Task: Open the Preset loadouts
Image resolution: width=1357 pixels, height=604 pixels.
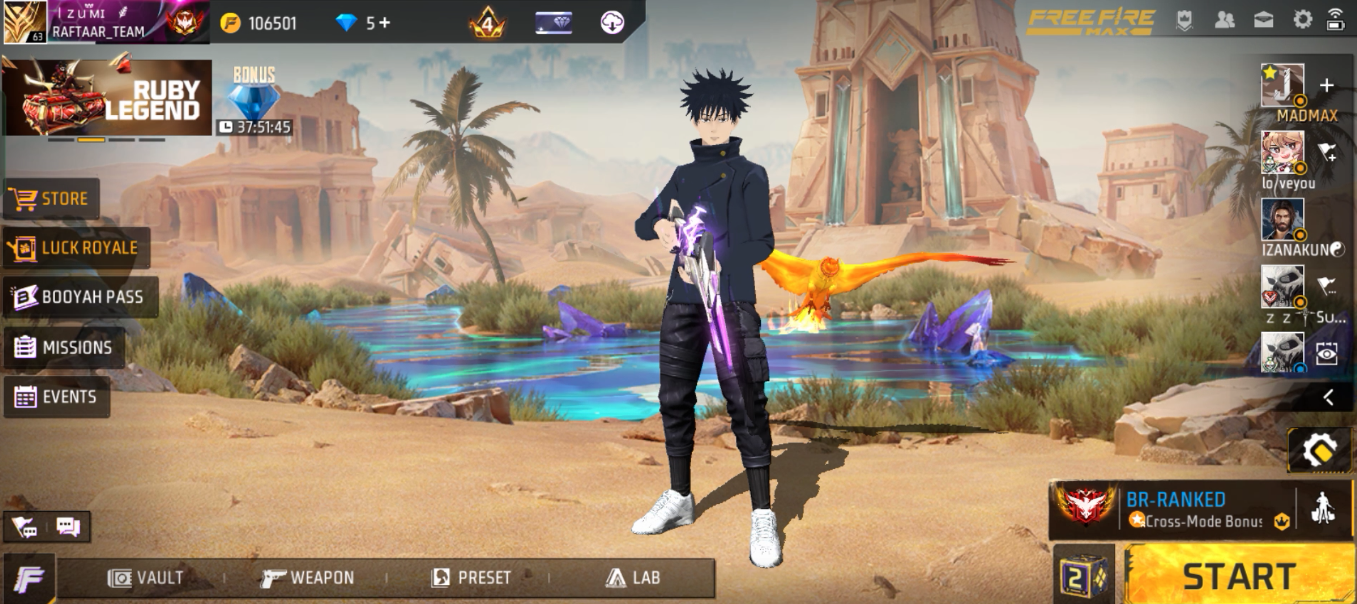Action: [x=471, y=578]
